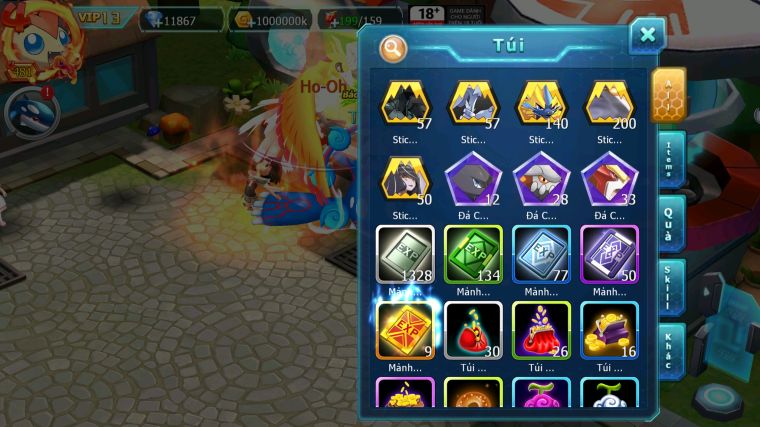Select the sticker with 200 count
760x427 pixels.
pyautogui.click(x=609, y=103)
